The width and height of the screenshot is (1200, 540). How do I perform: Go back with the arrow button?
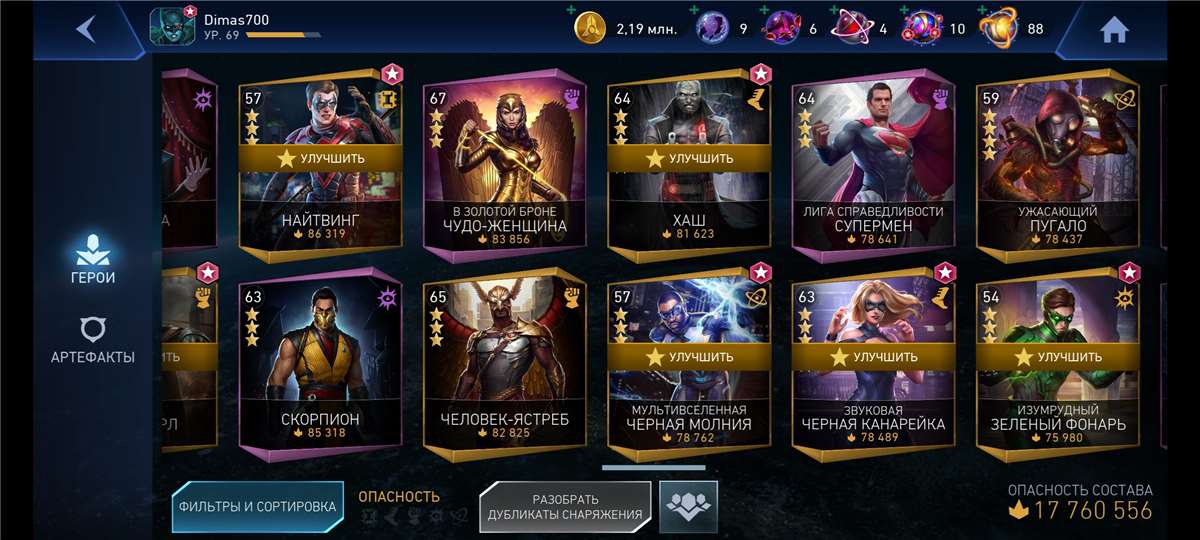pyautogui.click(x=86, y=29)
